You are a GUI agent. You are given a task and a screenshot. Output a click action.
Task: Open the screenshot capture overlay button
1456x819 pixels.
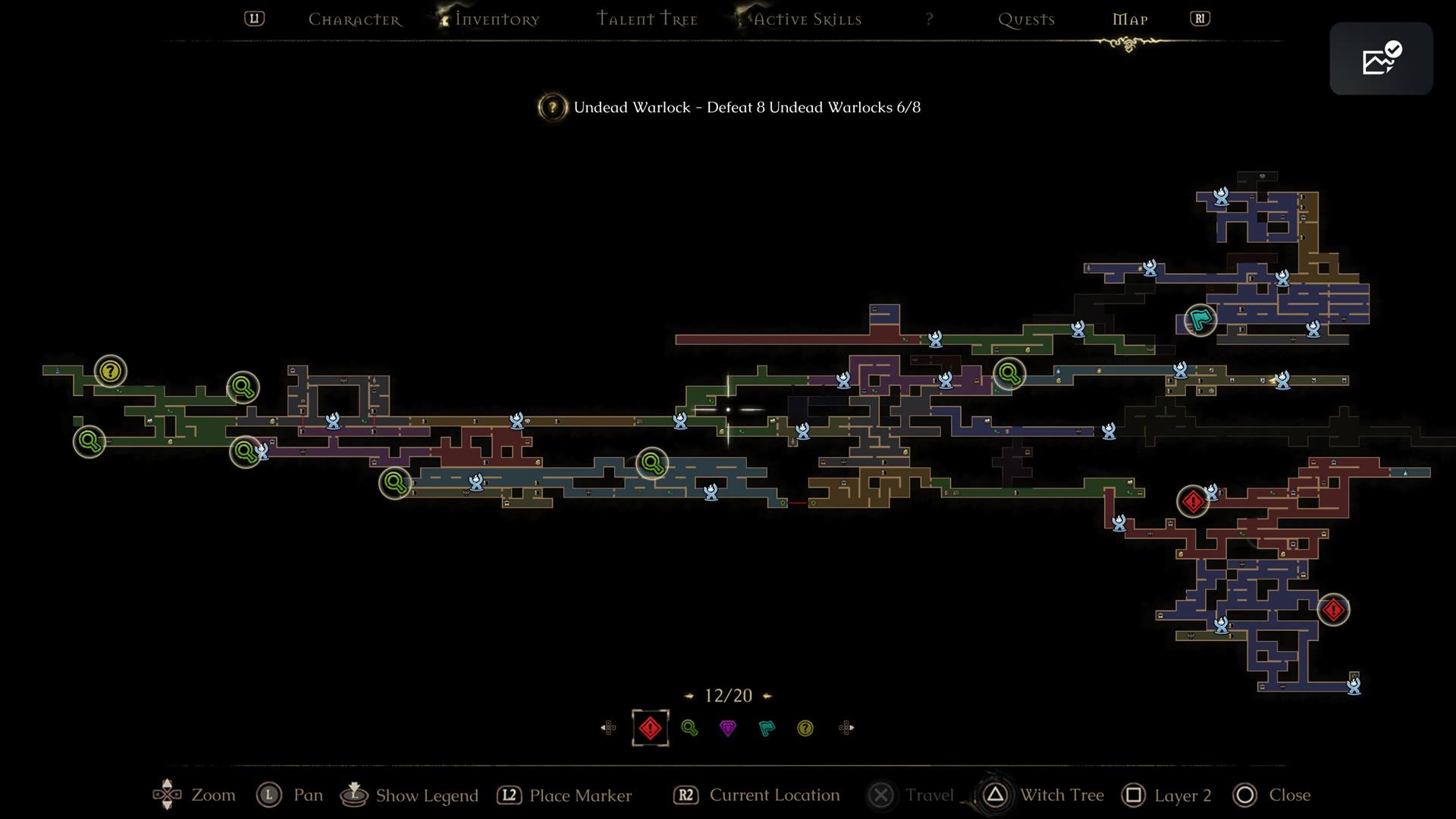pyautogui.click(x=1380, y=58)
